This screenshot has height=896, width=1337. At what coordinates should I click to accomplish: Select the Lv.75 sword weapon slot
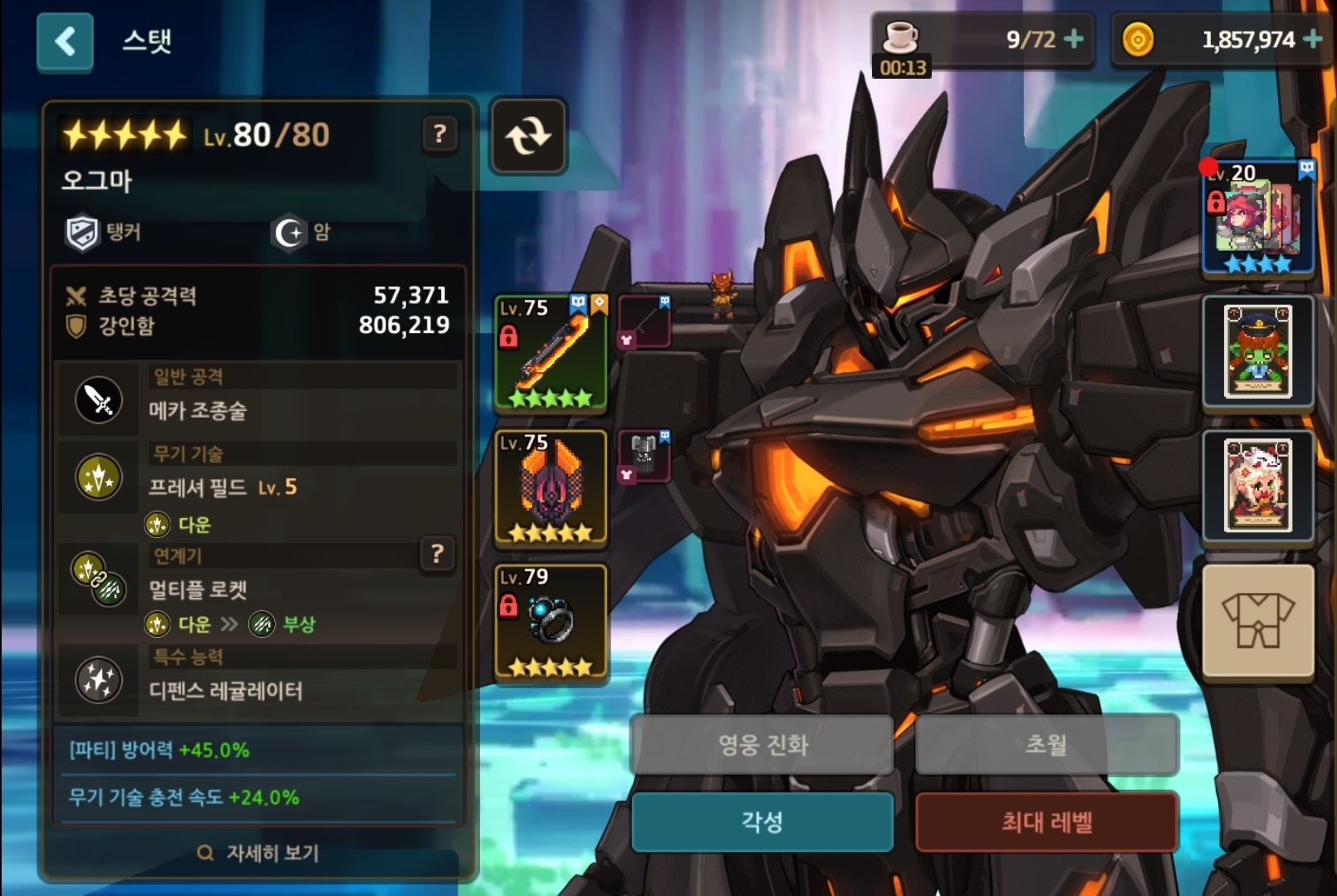tap(551, 352)
